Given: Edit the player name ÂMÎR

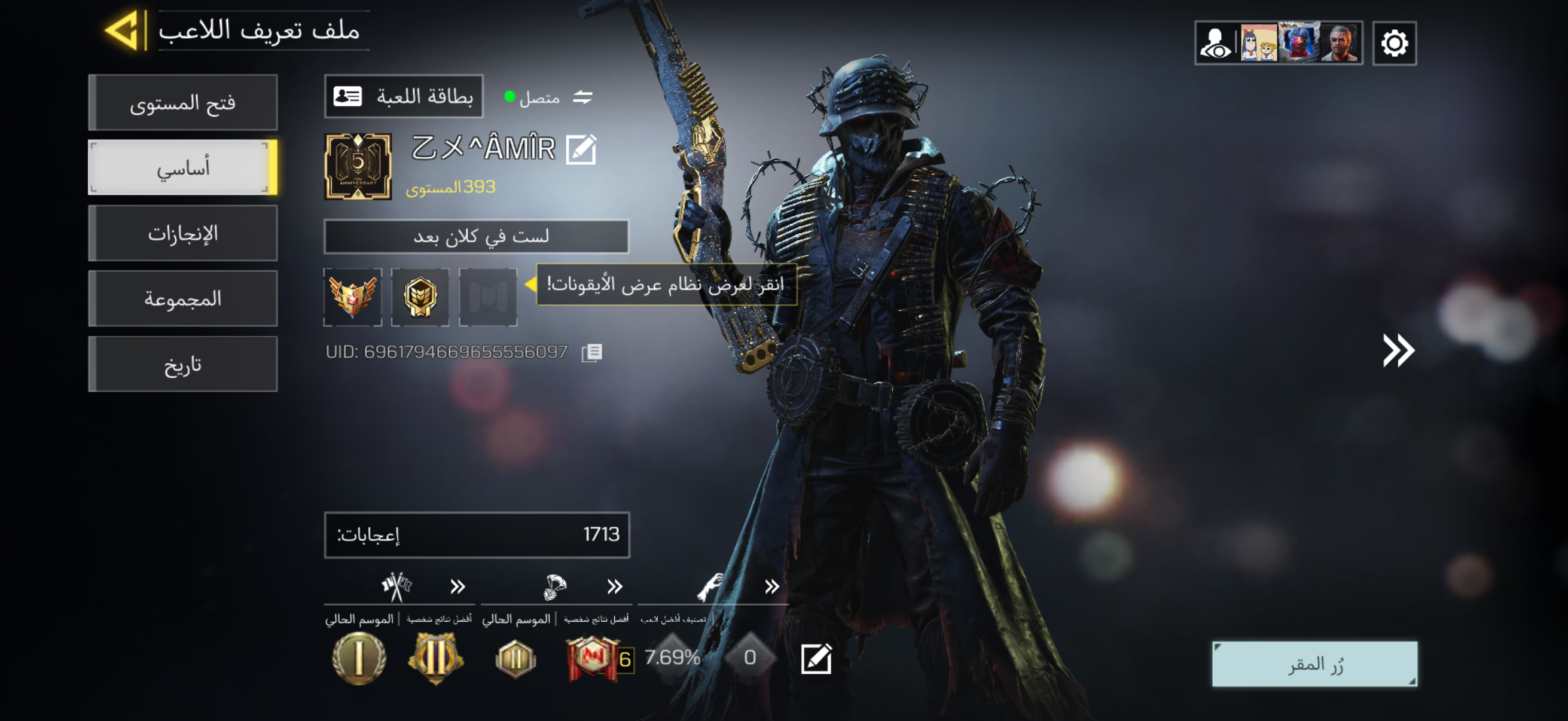Looking at the screenshot, I should coord(581,149).
